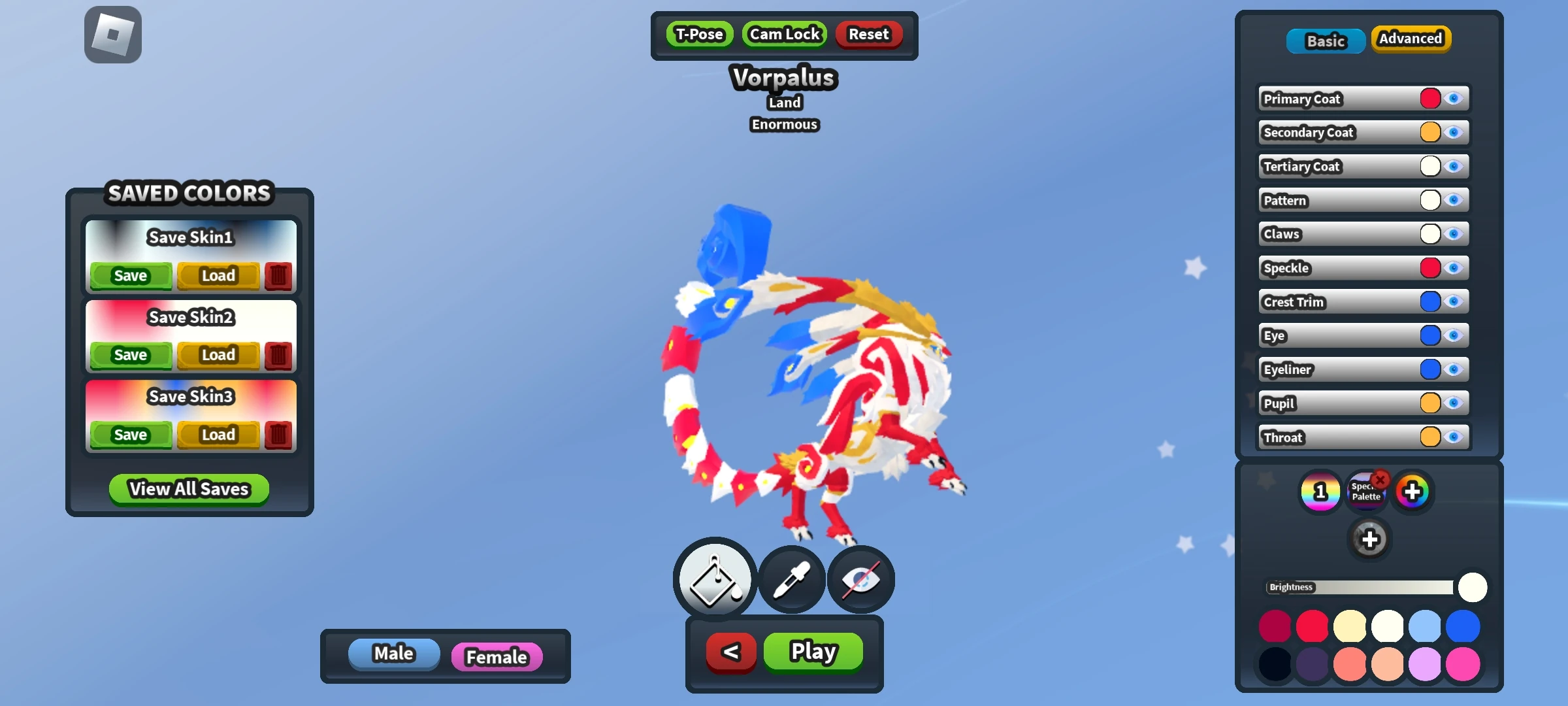The width and height of the screenshot is (1568, 706).
Task: Toggle visibility of the Speckle color
Action: pos(1455,268)
